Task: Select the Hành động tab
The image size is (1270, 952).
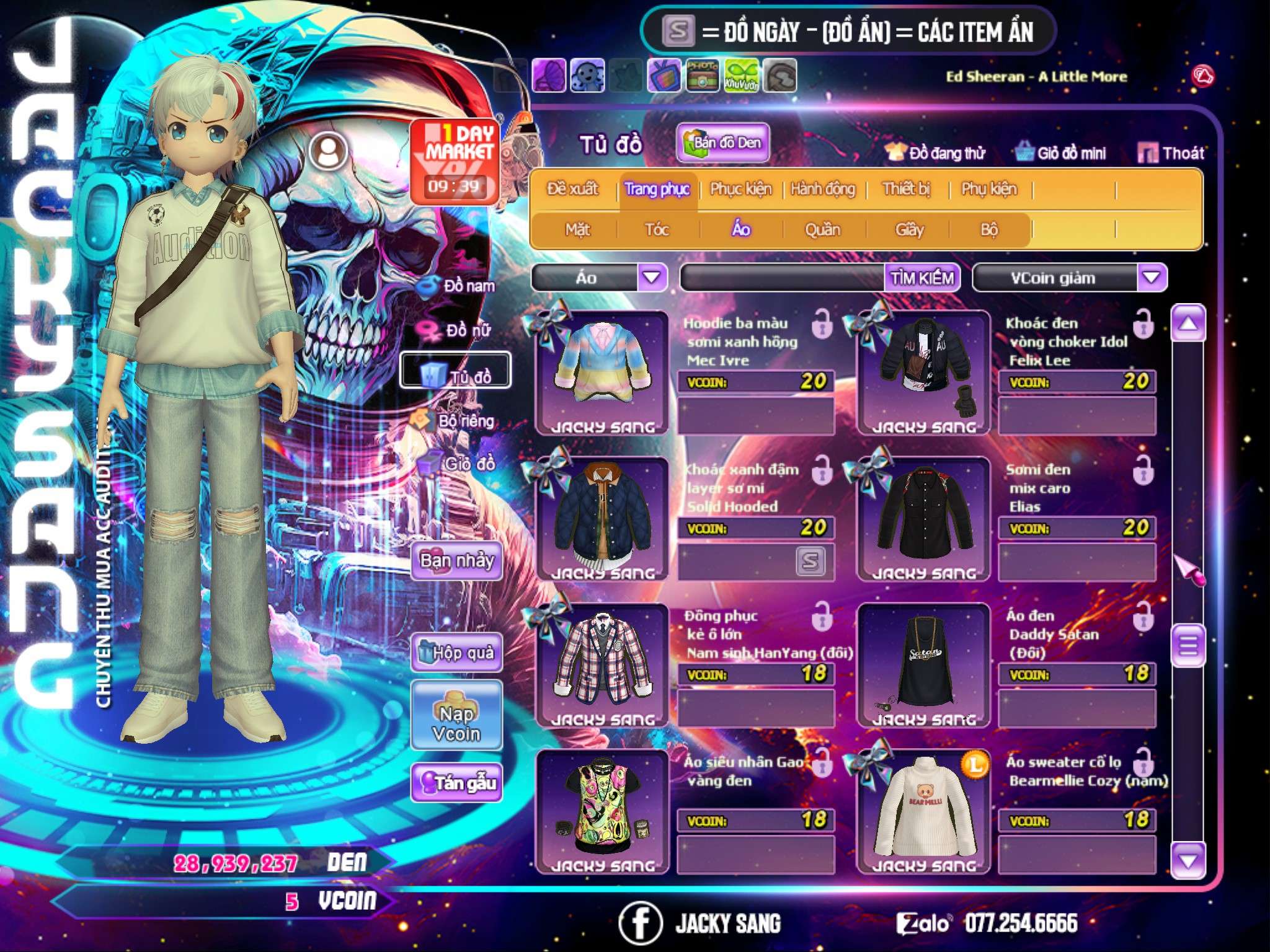Action: [x=823, y=189]
